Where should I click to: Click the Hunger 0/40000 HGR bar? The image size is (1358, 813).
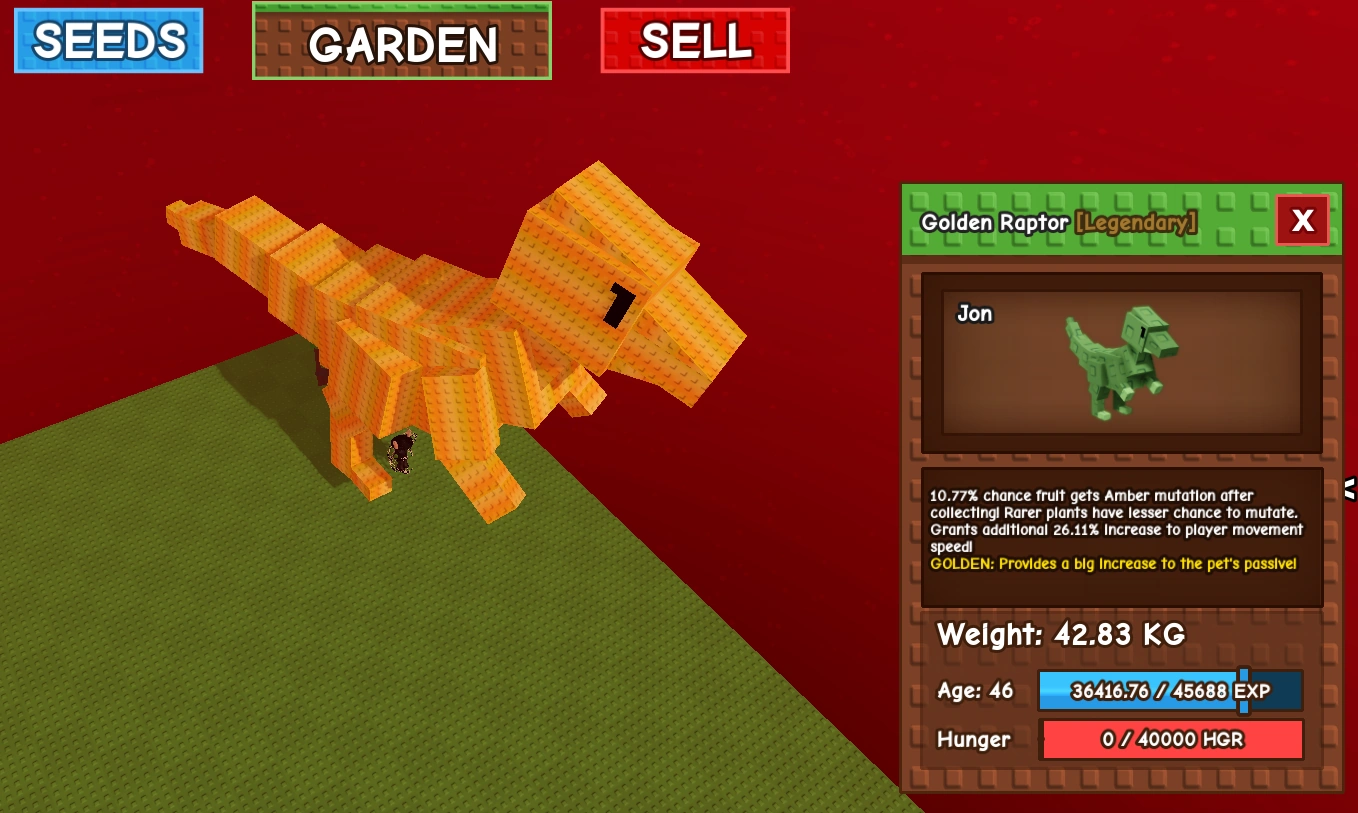click(x=1172, y=740)
